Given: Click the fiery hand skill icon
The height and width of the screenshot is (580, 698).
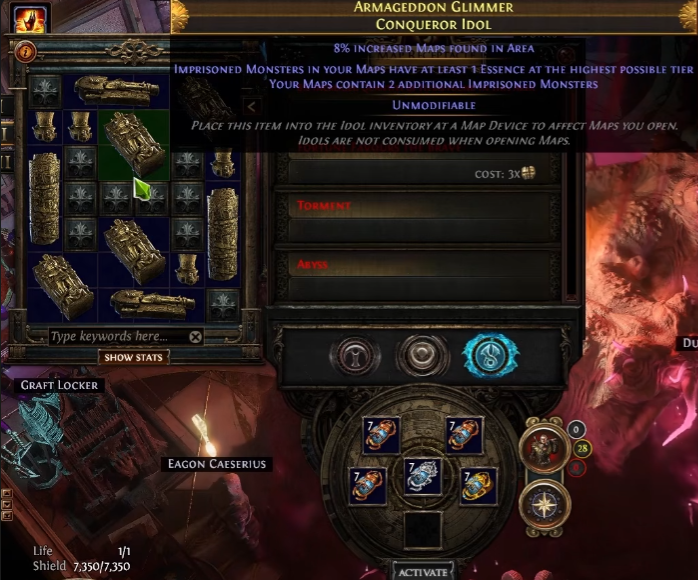Looking at the screenshot, I should (31, 17).
